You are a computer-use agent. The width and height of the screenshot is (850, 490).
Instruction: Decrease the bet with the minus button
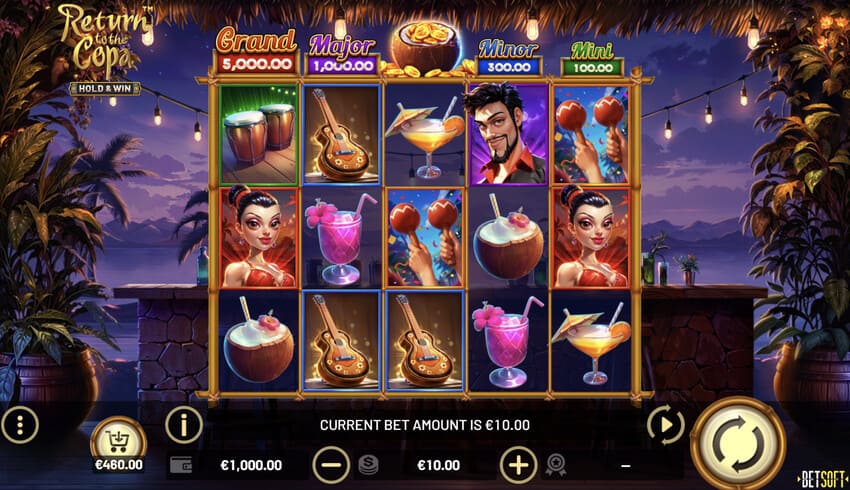point(331,465)
